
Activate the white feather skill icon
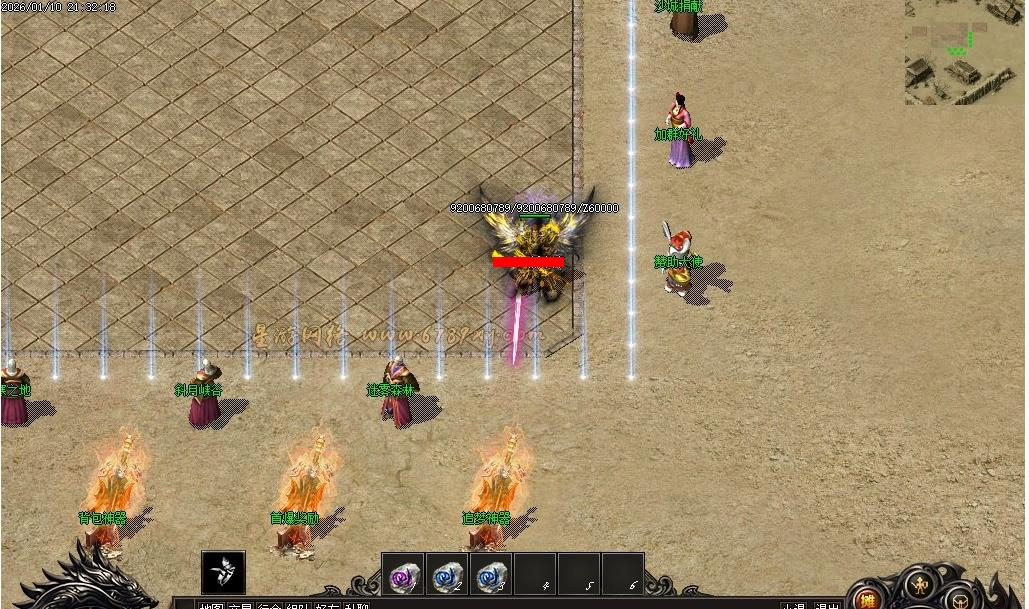coord(223,573)
